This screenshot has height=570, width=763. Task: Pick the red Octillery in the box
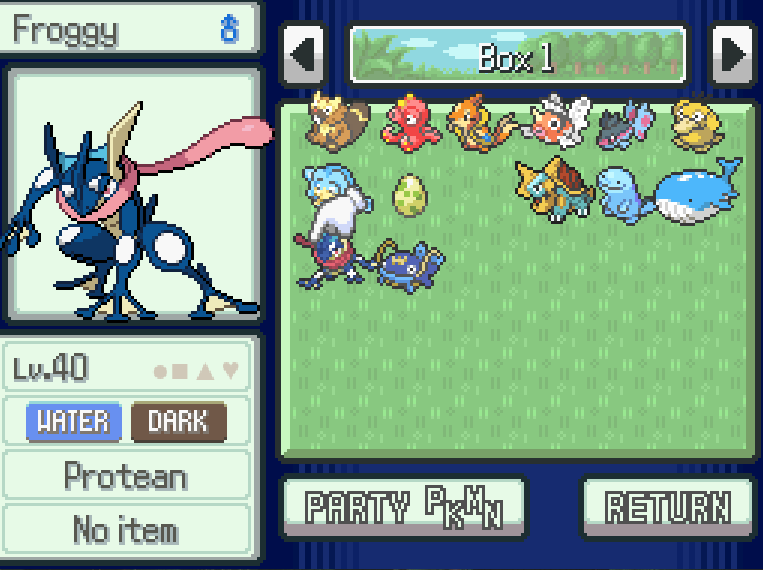(x=406, y=123)
